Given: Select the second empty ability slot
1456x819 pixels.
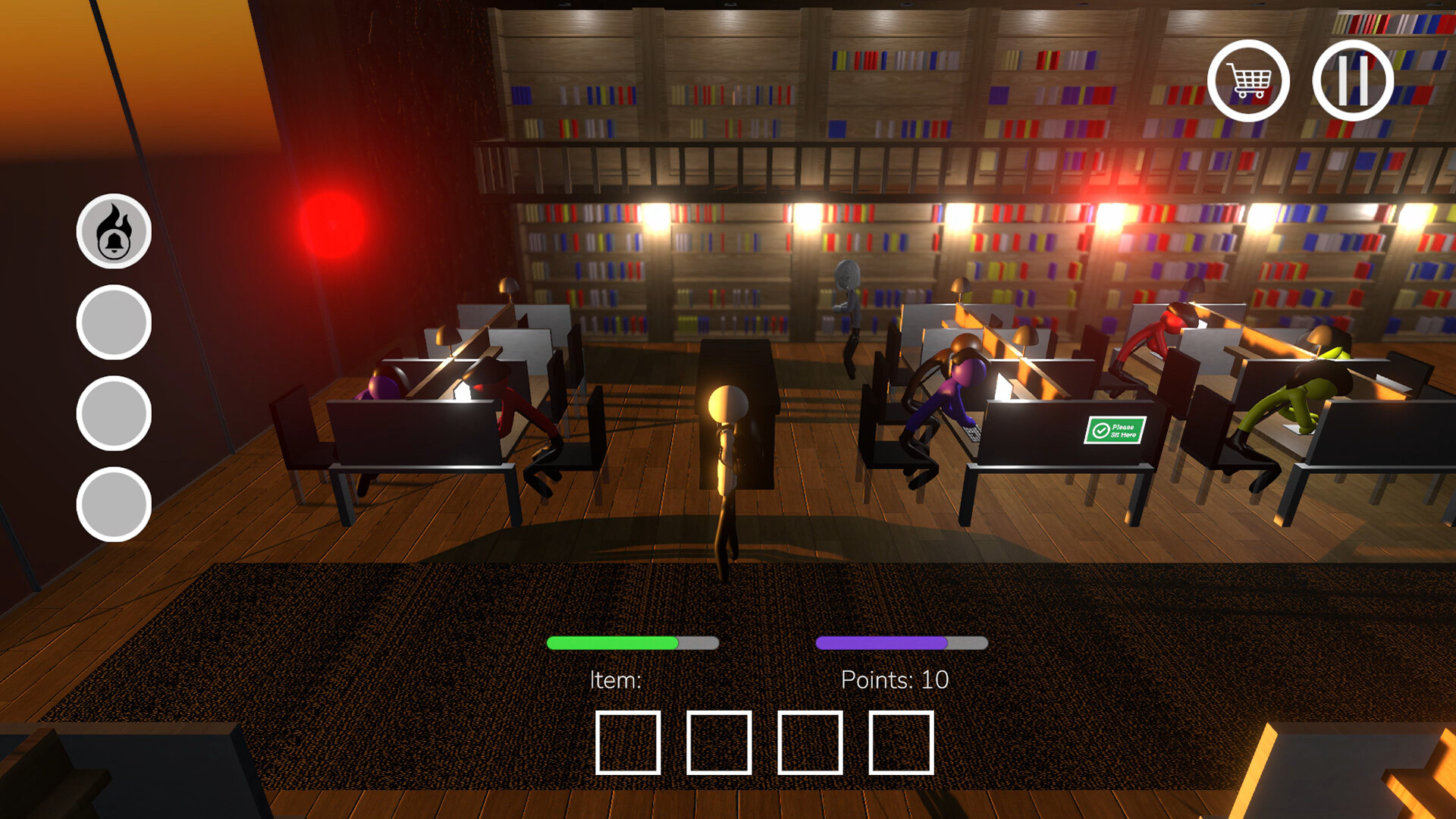Looking at the screenshot, I should point(115,409).
